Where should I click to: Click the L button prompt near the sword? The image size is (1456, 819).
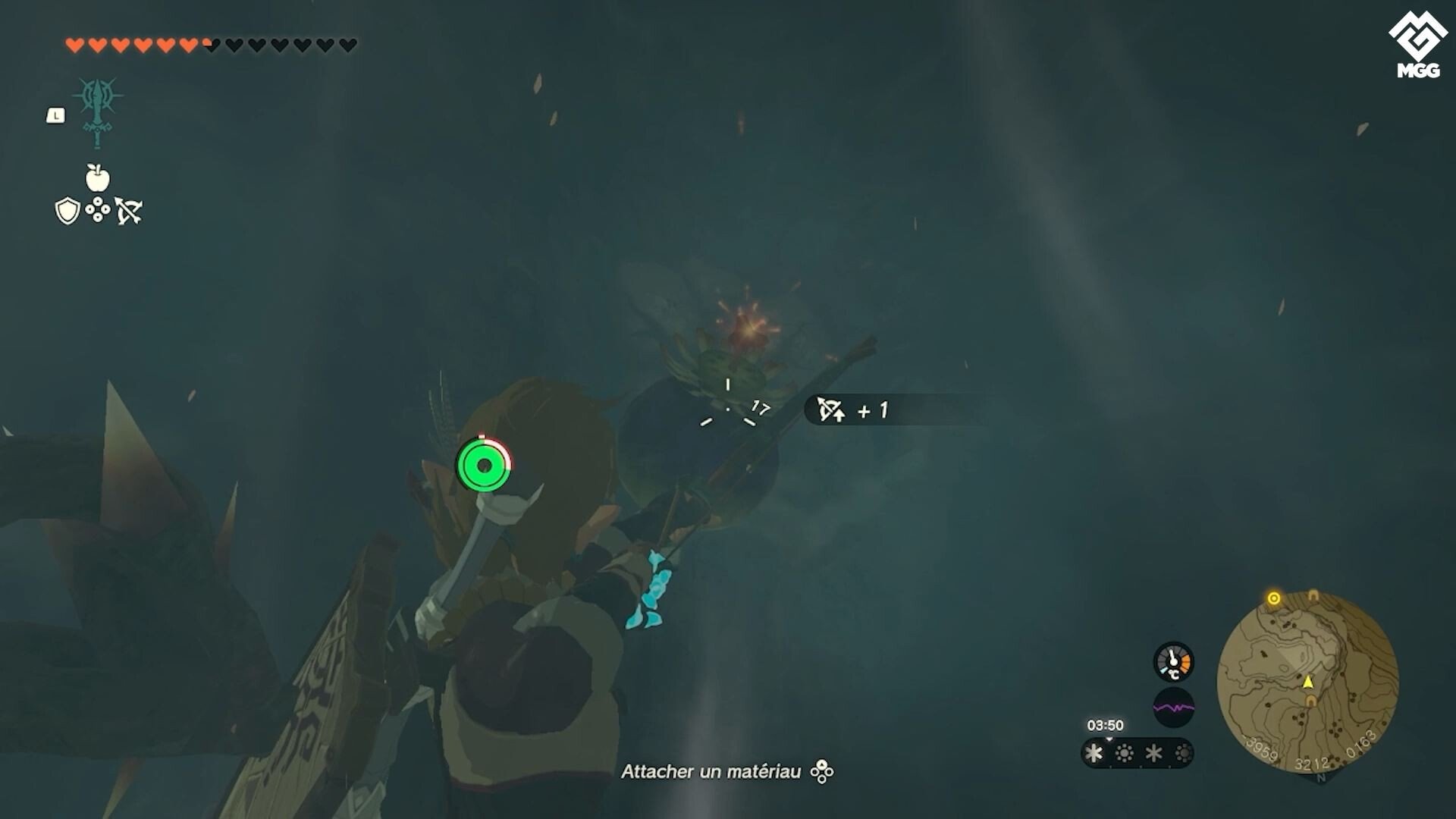56,115
